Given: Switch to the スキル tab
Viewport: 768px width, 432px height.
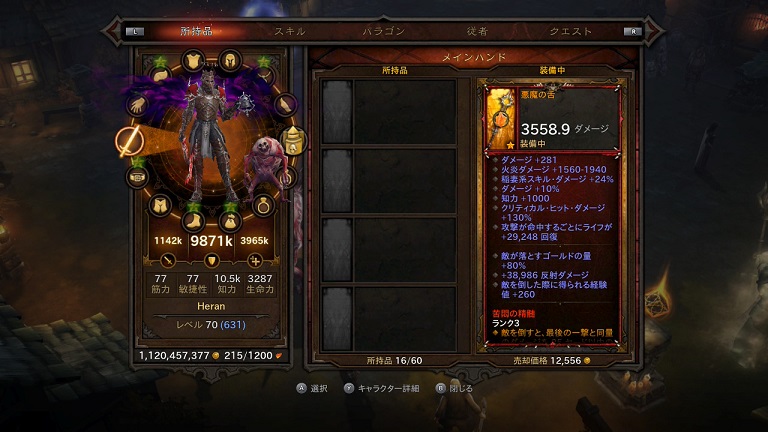Looking at the screenshot, I should pyautogui.click(x=290, y=31).
